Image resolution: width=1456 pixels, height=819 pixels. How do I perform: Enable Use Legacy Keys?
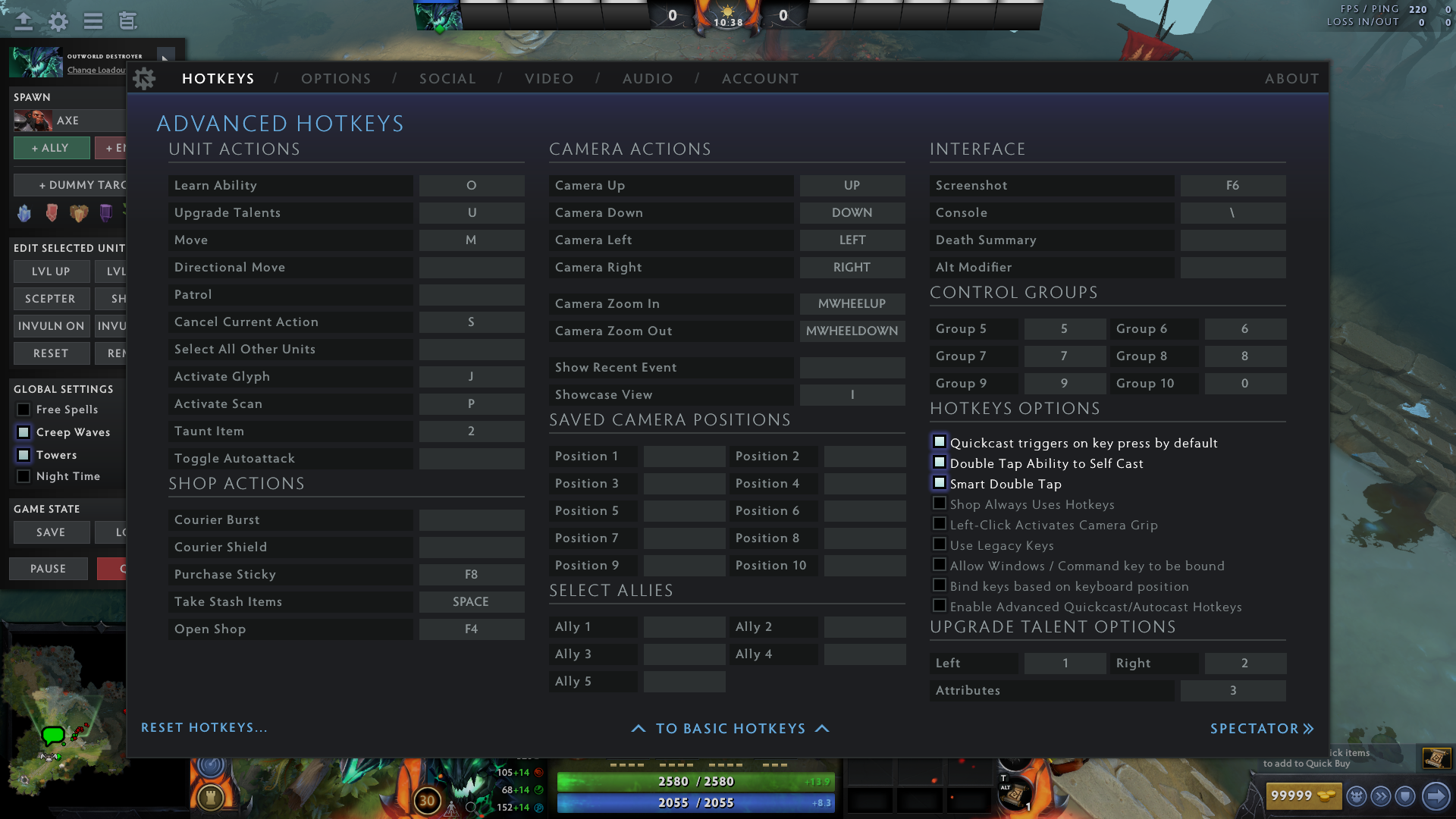point(940,544)
